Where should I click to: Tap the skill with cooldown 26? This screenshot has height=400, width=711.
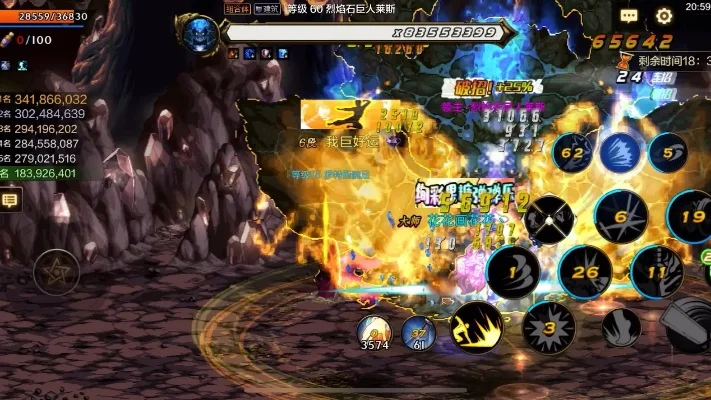point(585,272)
